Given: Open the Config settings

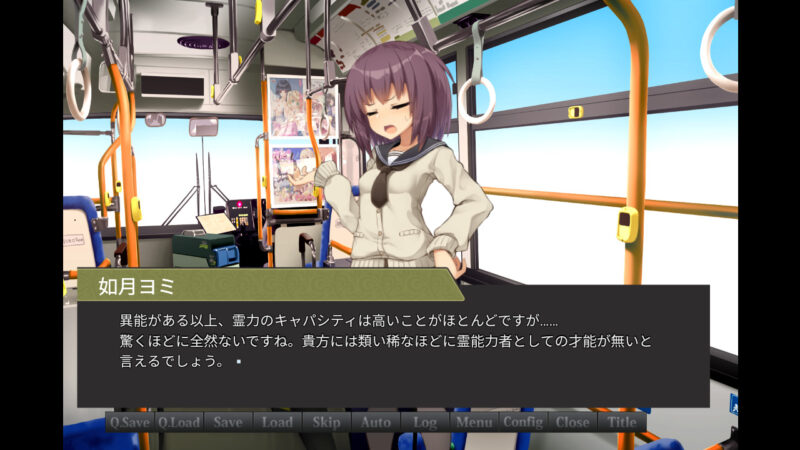Looking at the screenshot, I should pos(523,422).
